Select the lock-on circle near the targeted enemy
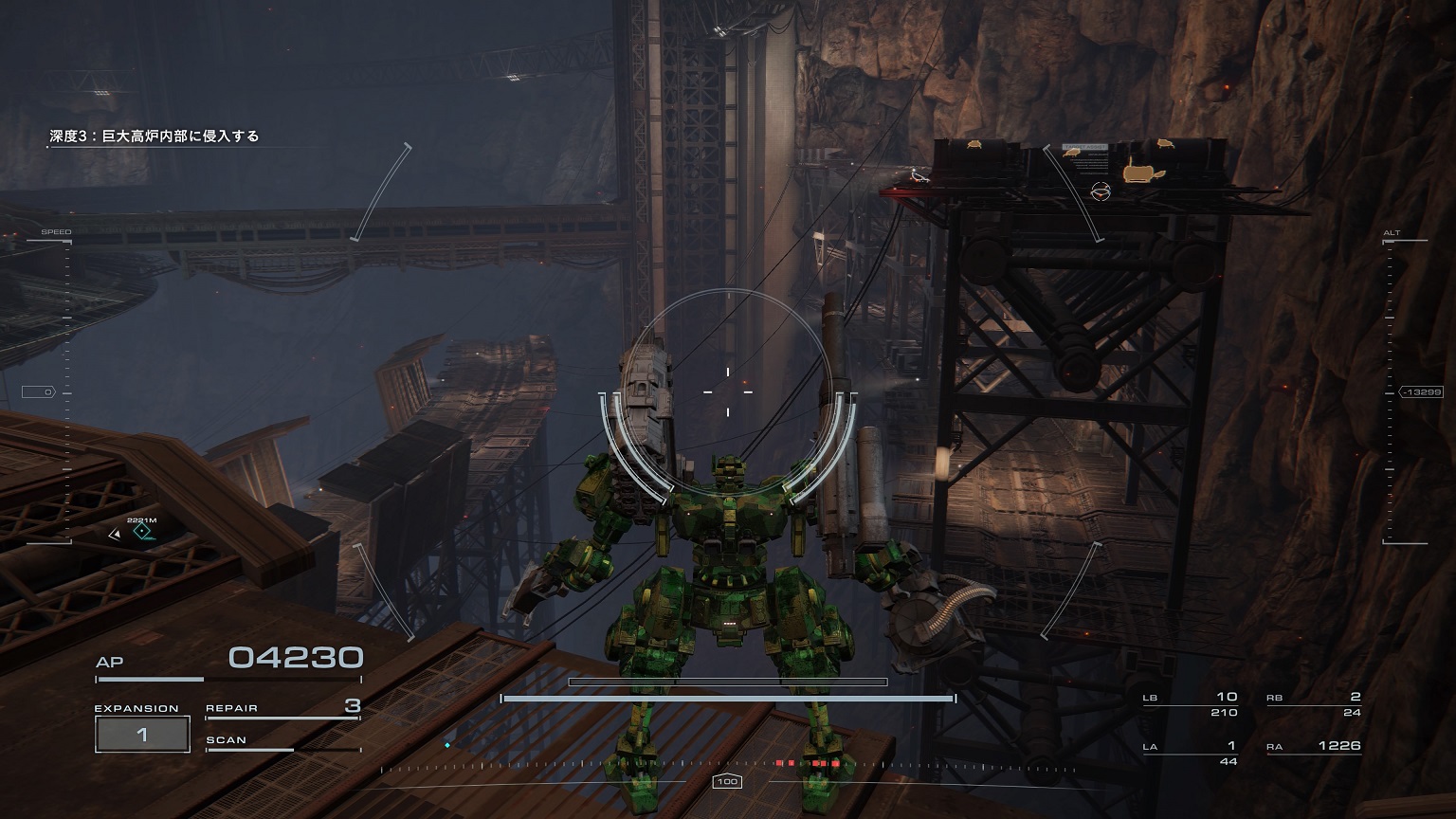1456x819 pixels. point(1101,191)
